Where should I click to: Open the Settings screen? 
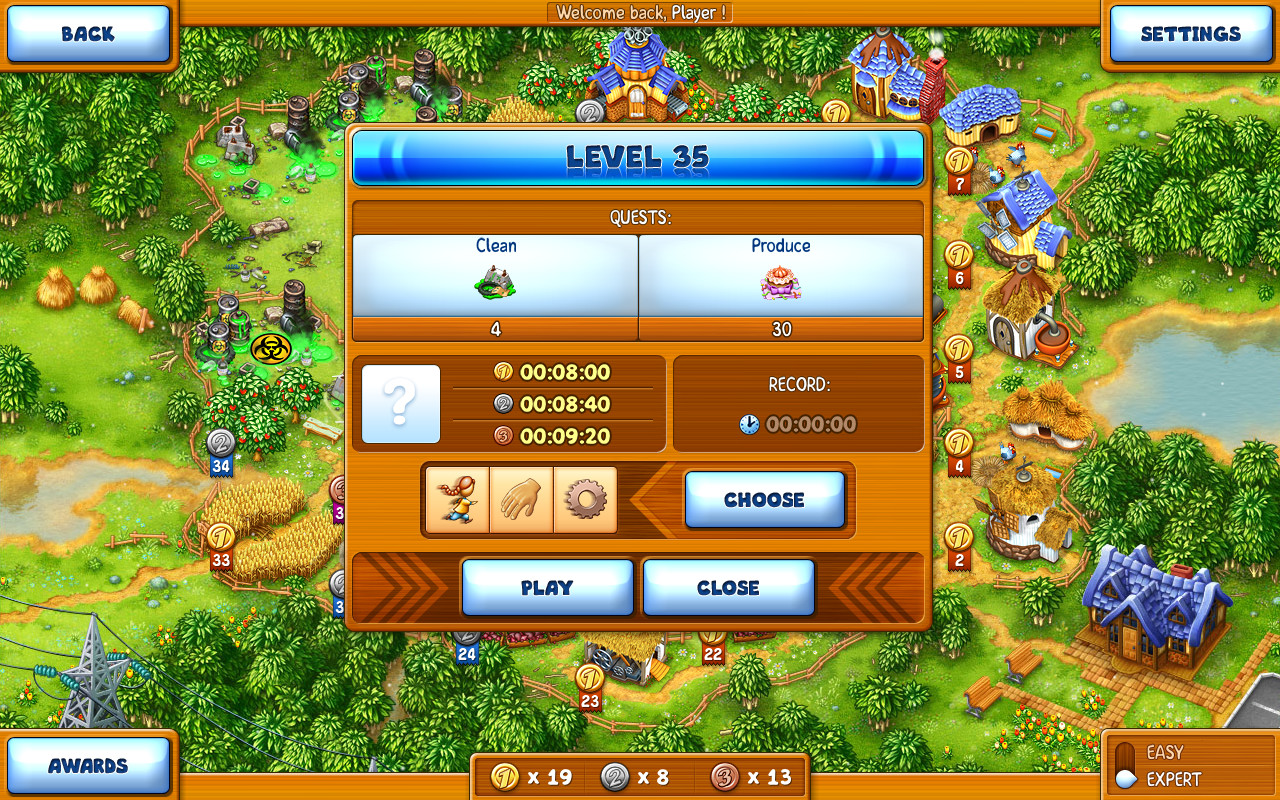[1189, 33]
